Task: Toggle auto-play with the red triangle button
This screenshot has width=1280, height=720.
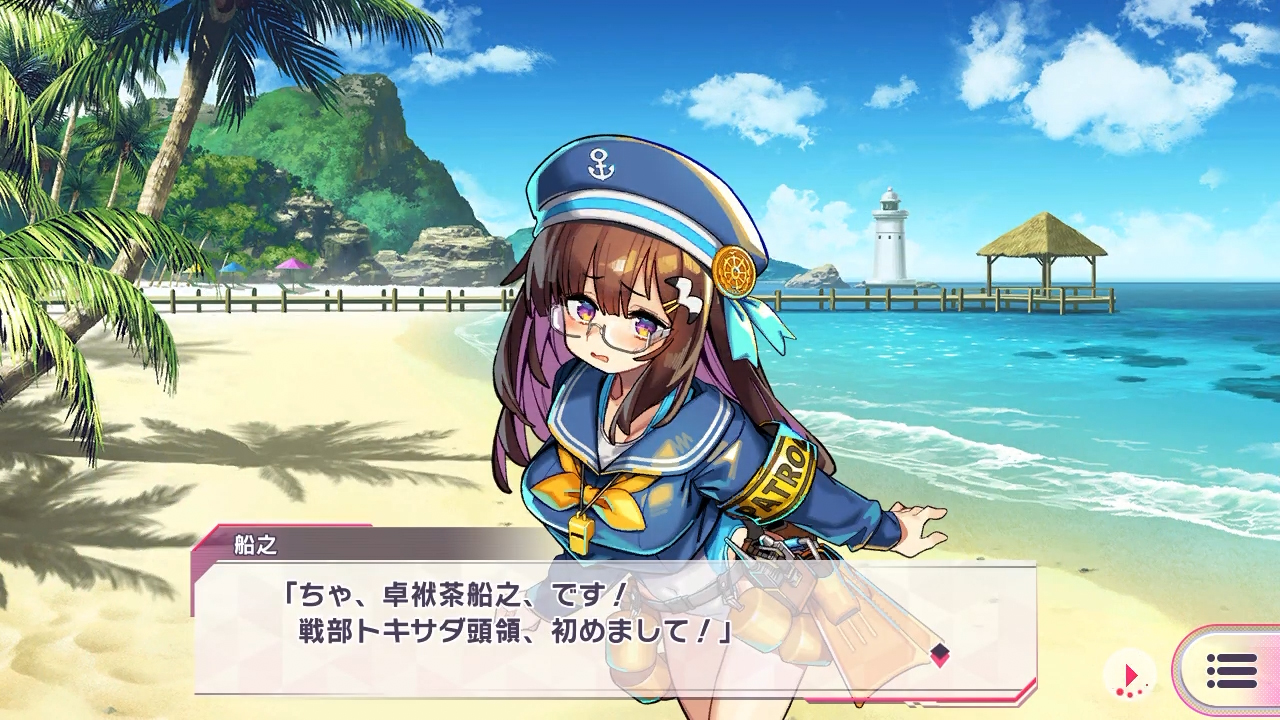Action: [x=1130, y=675]
